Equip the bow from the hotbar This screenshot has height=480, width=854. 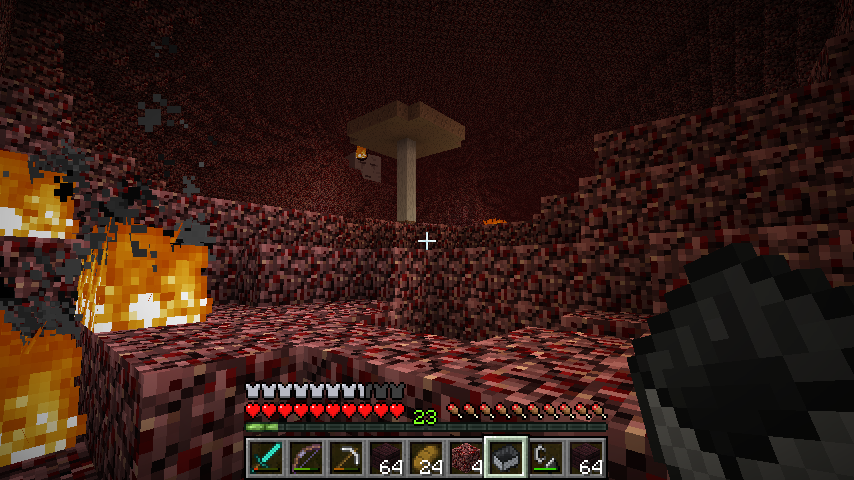306,458
